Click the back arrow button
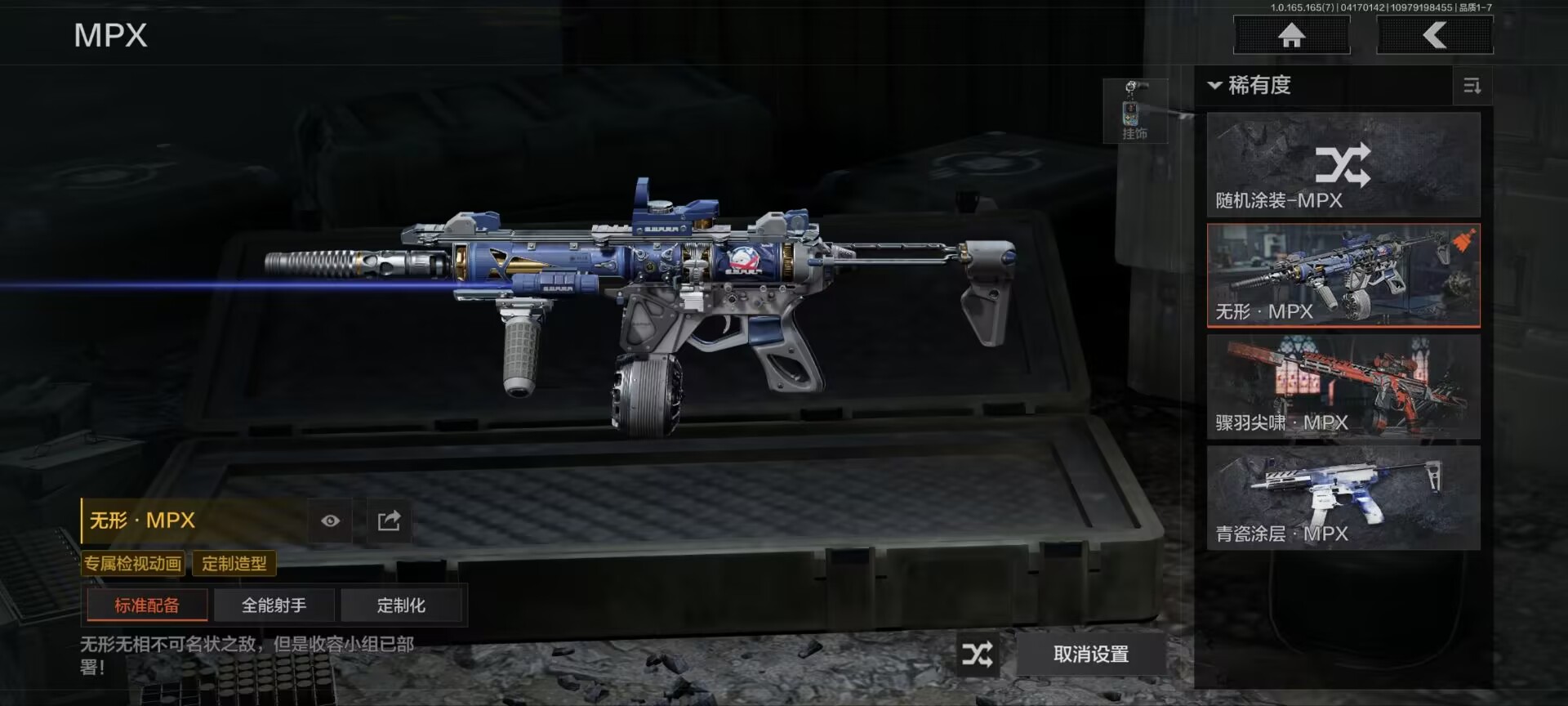This screenshot has width=1568, height=706. (1435, 36)
